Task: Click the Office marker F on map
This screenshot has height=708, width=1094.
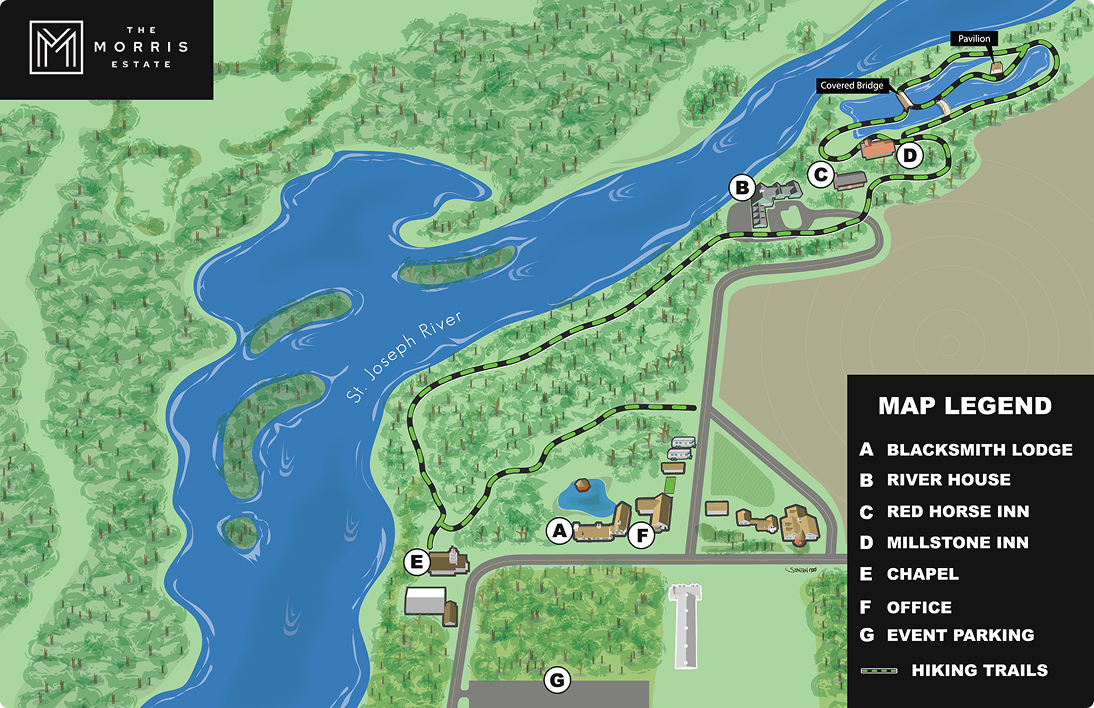Action: click(643, 536)
